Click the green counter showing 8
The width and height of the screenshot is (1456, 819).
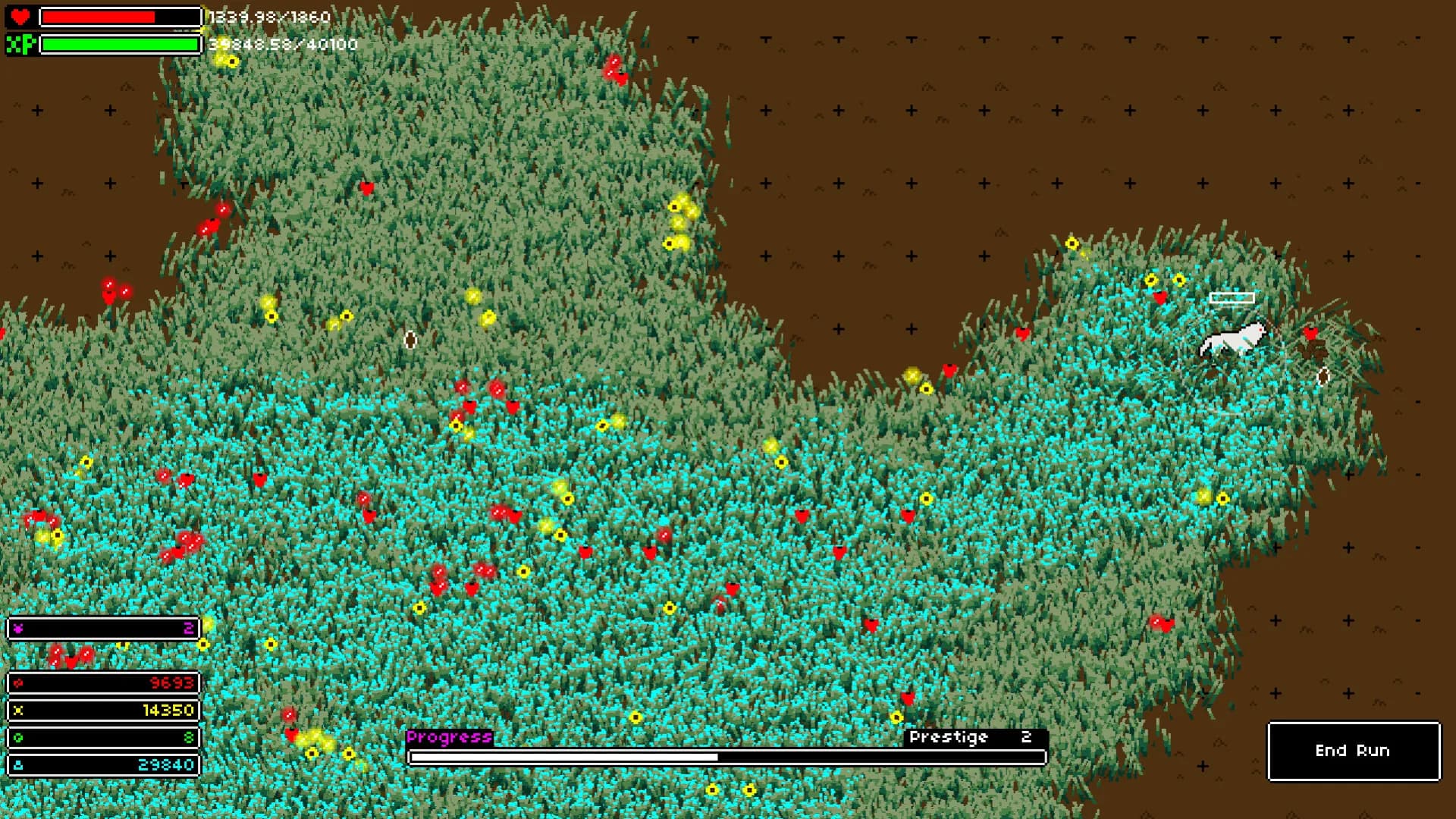click(189, 736)
